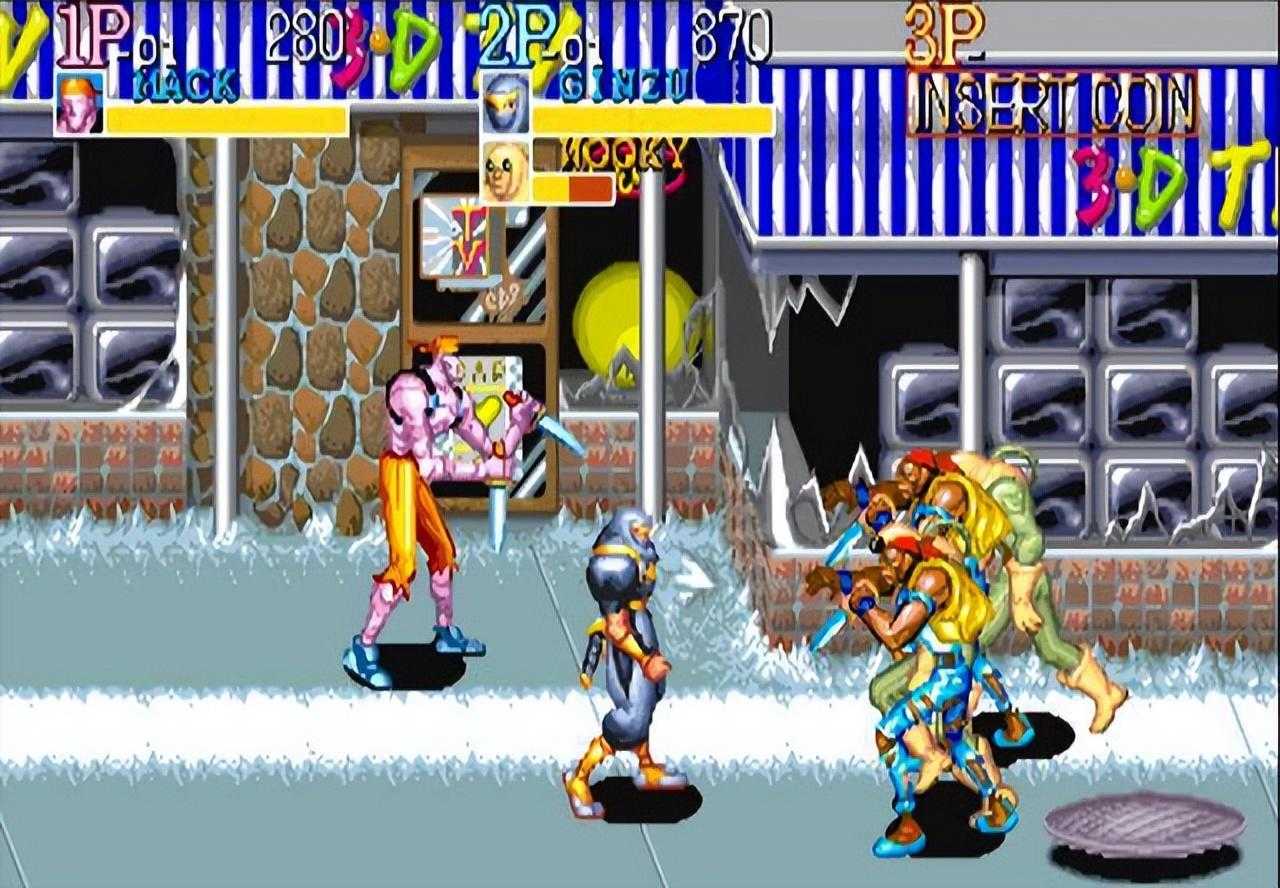Viewport: 1280px width, 888px height.
Task: Select Ginzu's ninja portrait icon
Action: point(505,104)
